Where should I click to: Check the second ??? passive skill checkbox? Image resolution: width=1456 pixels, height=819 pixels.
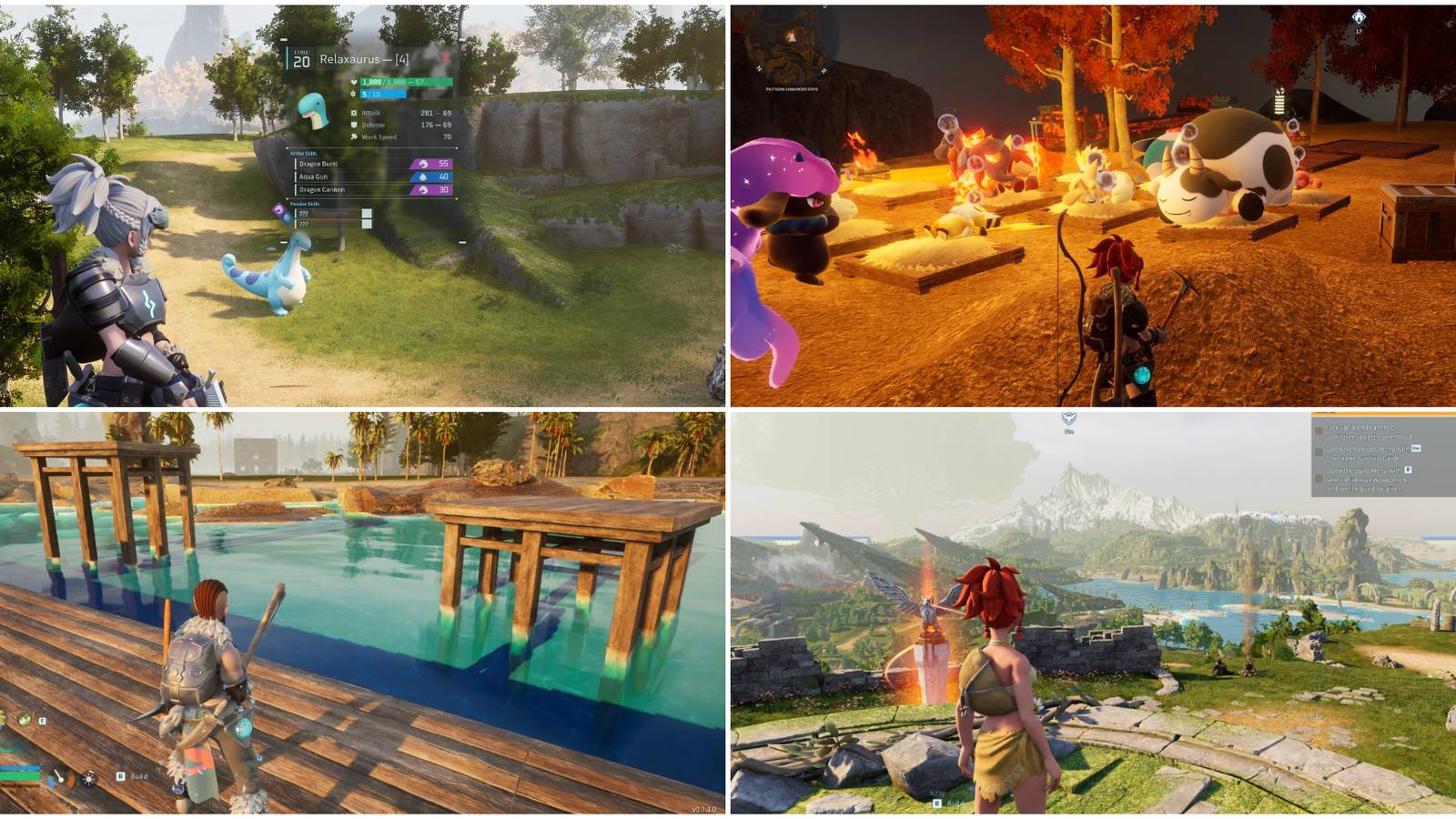pyautogui.click(x=367, y=224)
